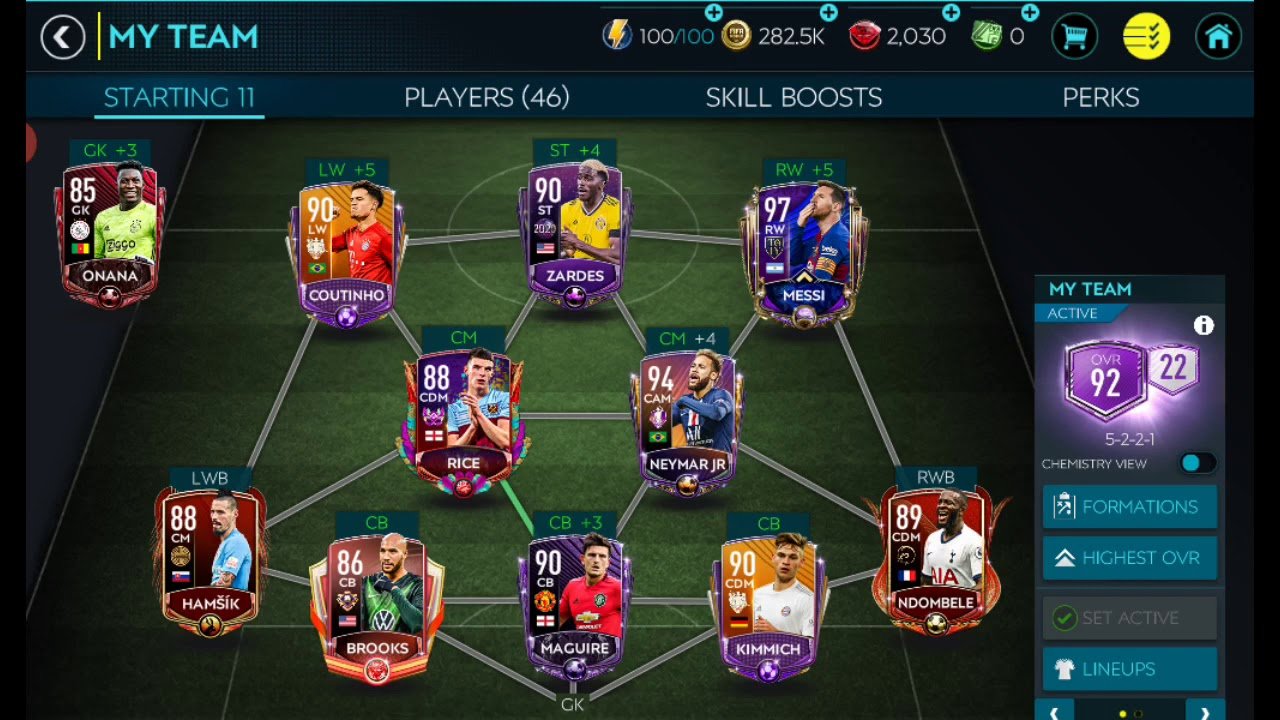Open the Lineups menu
Image resolution: width=1280 pixels, height=720 pixels.
[1129, 668]
